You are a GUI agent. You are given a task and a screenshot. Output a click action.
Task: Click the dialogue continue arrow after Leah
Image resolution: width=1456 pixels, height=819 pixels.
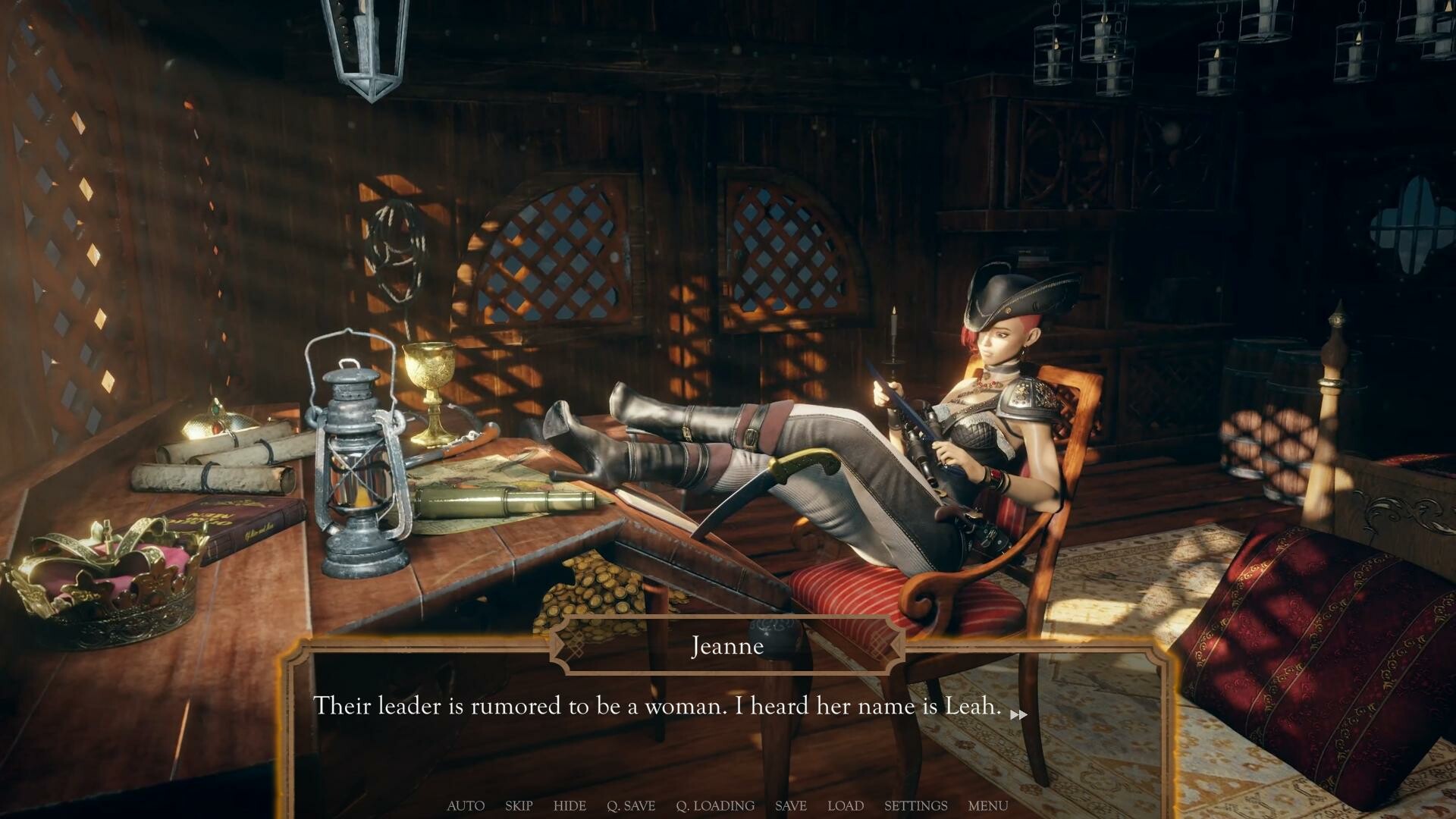point(1018,714)
